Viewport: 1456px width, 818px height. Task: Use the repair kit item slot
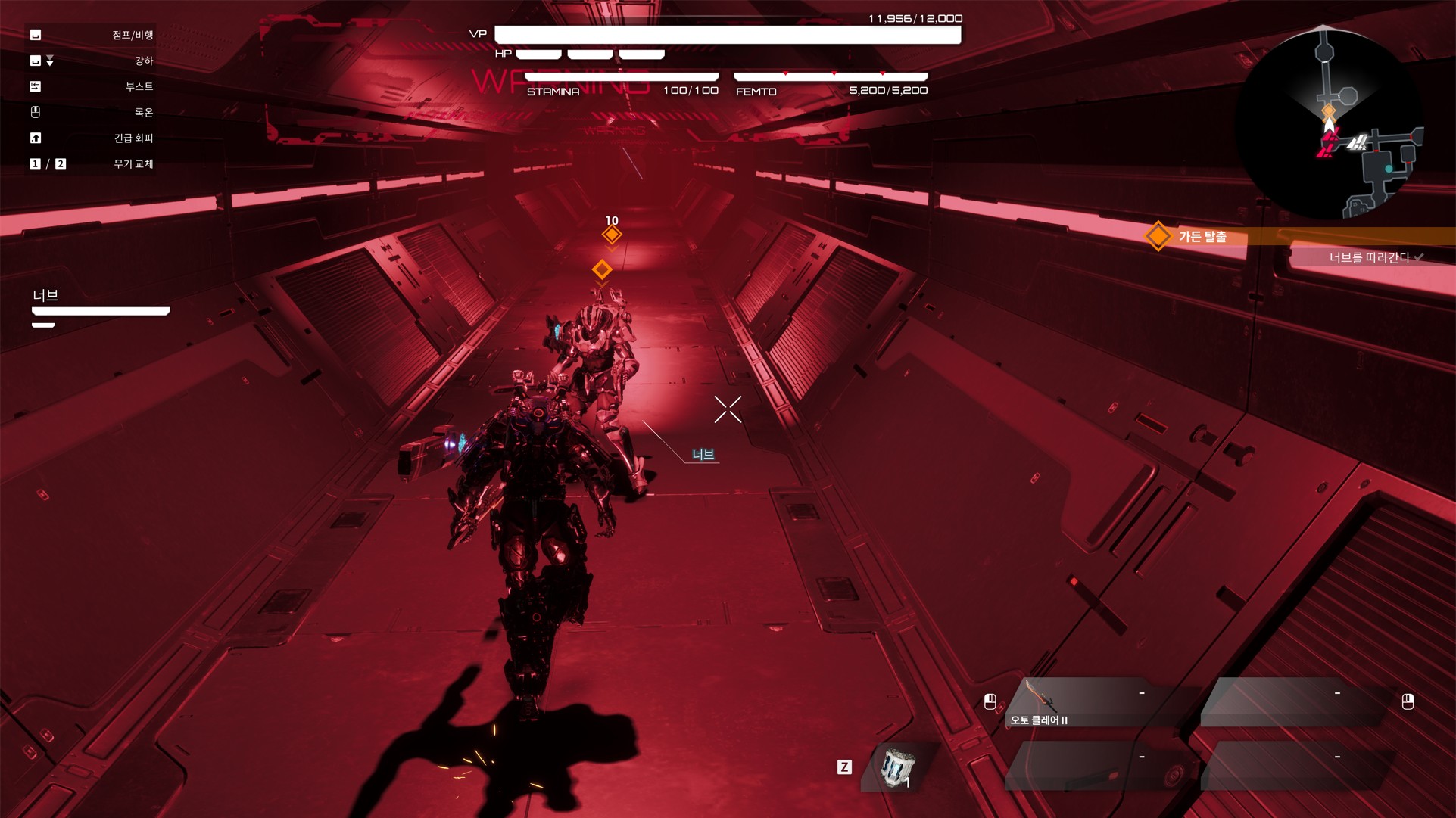tap(899, 768)
